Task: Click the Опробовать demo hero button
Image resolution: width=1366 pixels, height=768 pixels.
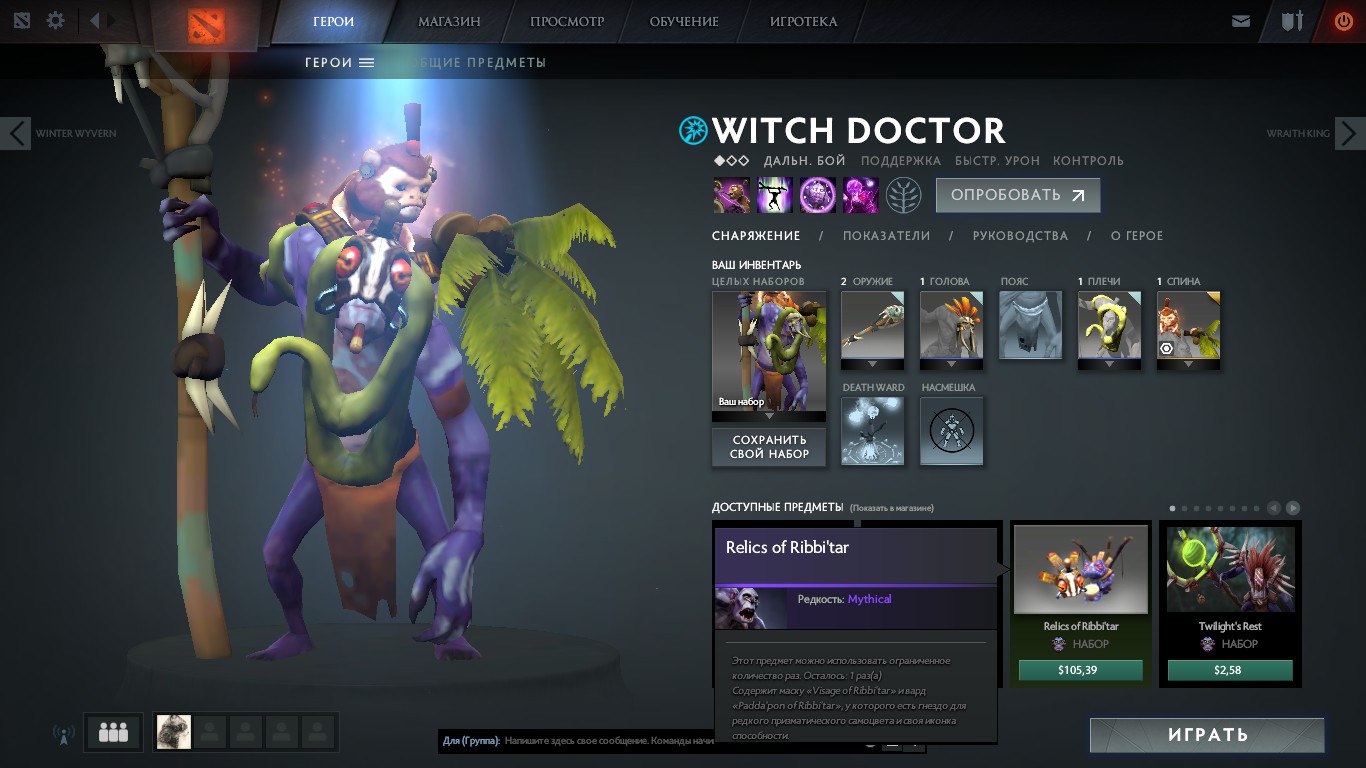Action: pyautogui.click(x=1017, y=196)
